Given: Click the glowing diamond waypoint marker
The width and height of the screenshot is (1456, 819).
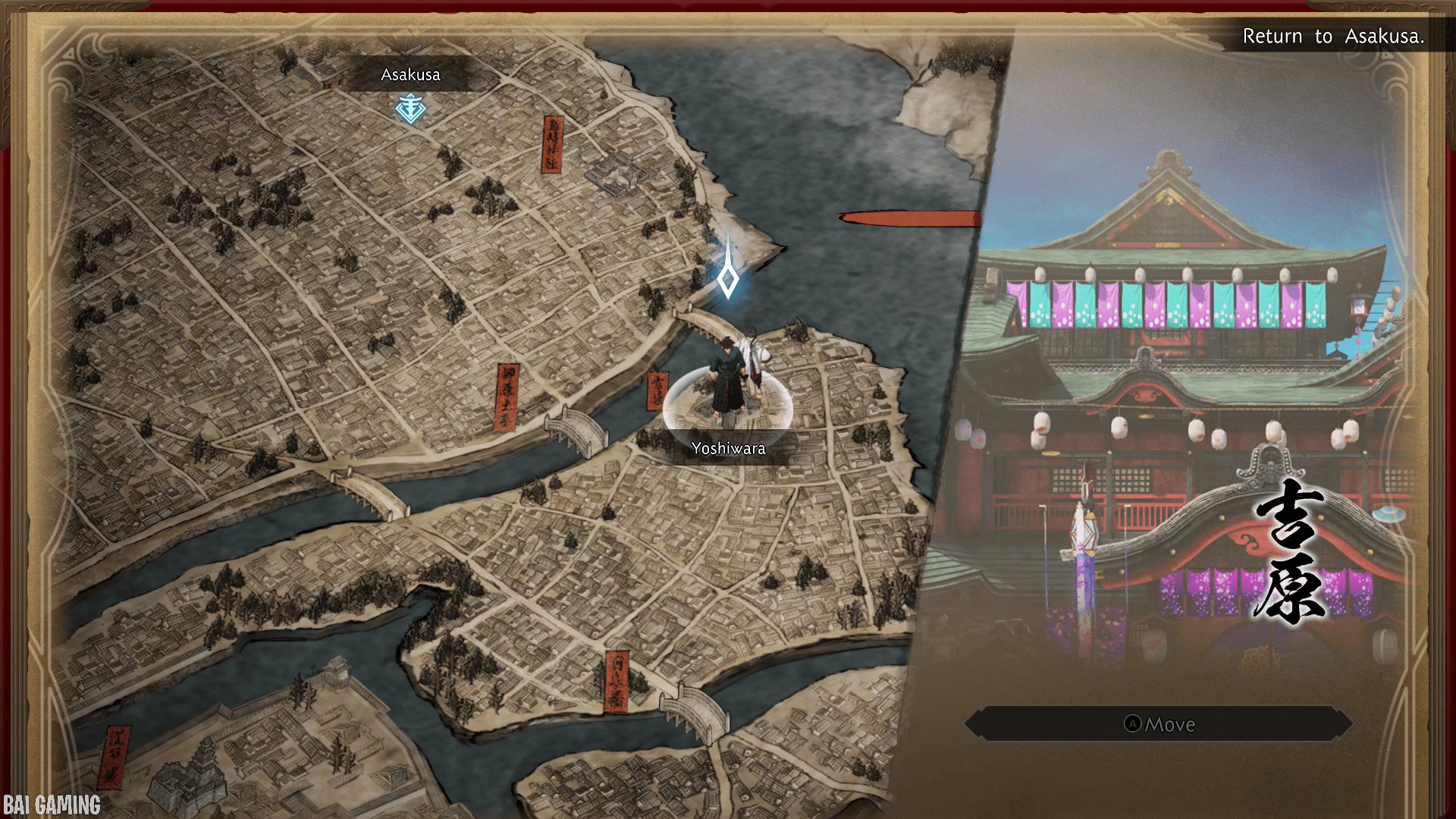Looking at the screenshot, I should pyautogui.click(x=728, y=281).
